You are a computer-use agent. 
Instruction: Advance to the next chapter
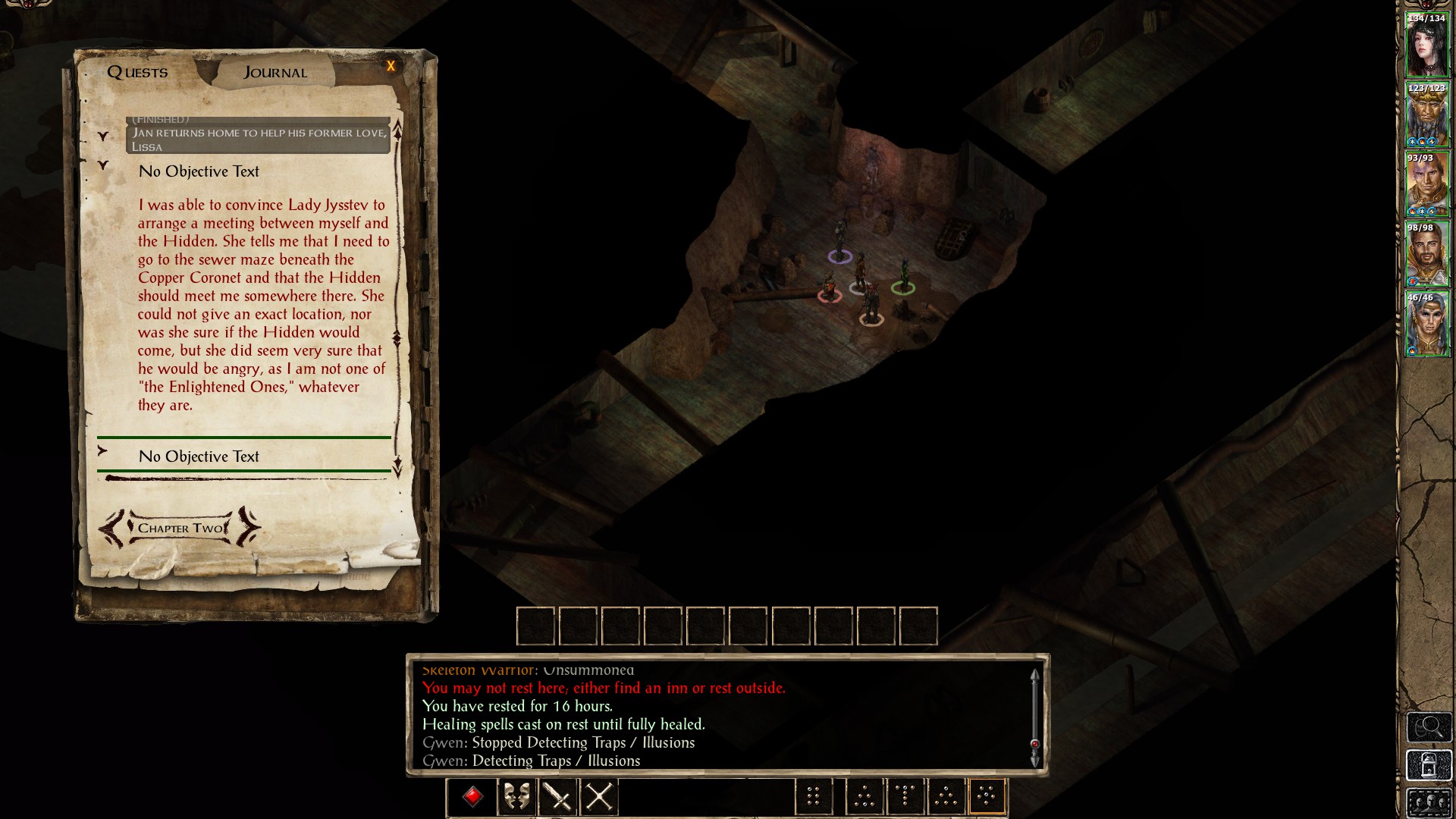(x=248, y=528)
